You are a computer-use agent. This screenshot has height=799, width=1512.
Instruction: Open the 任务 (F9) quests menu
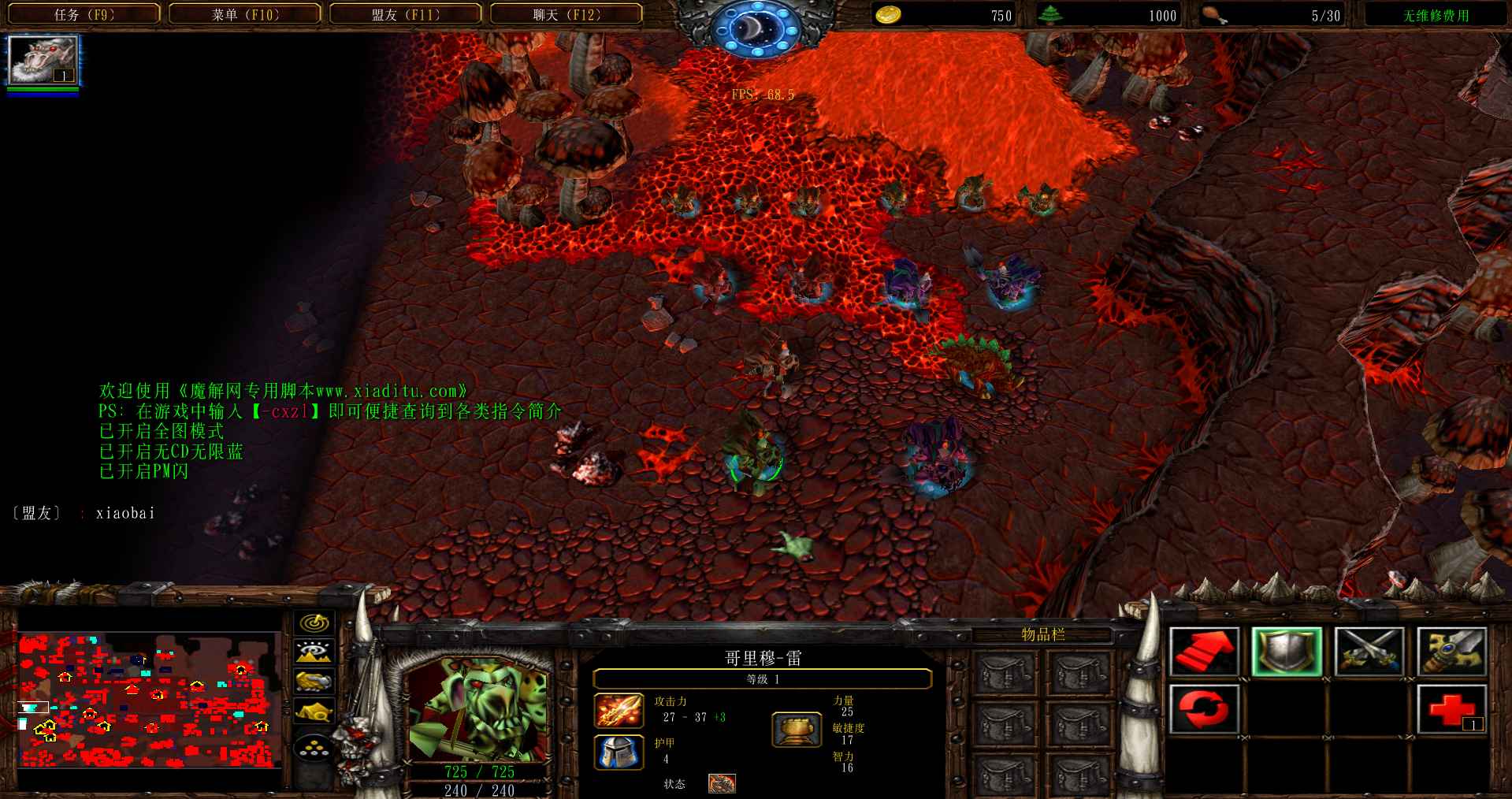pos(84,14)
